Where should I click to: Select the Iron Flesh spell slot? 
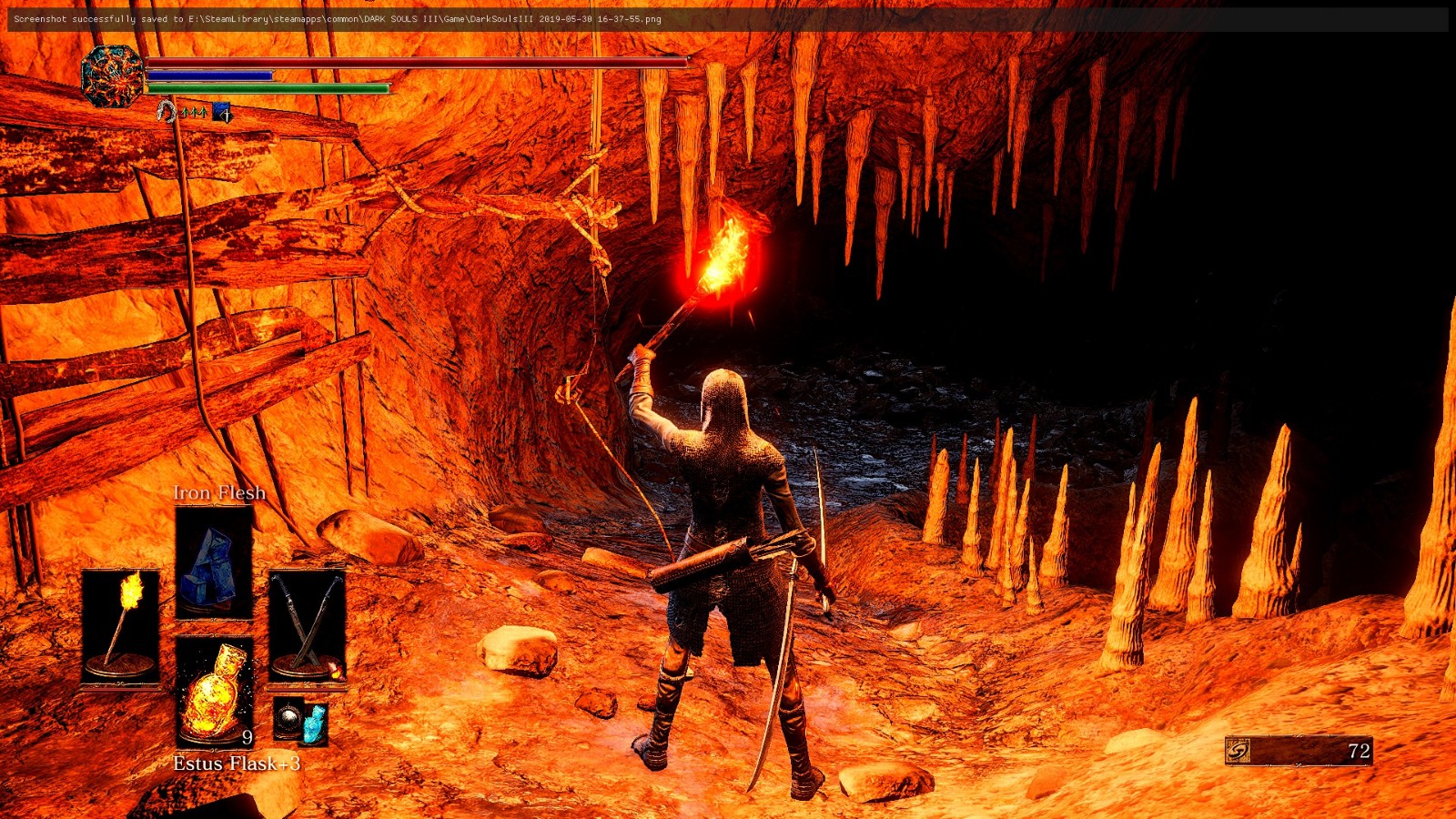click(214, 561)
